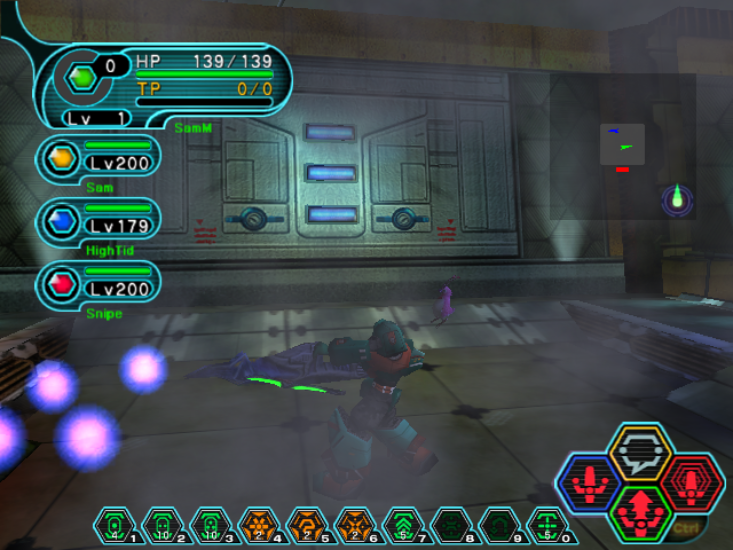This screenshot has height=550, width=733.
Task: Select party member HighTid's status panel
Action: (97, 222)
